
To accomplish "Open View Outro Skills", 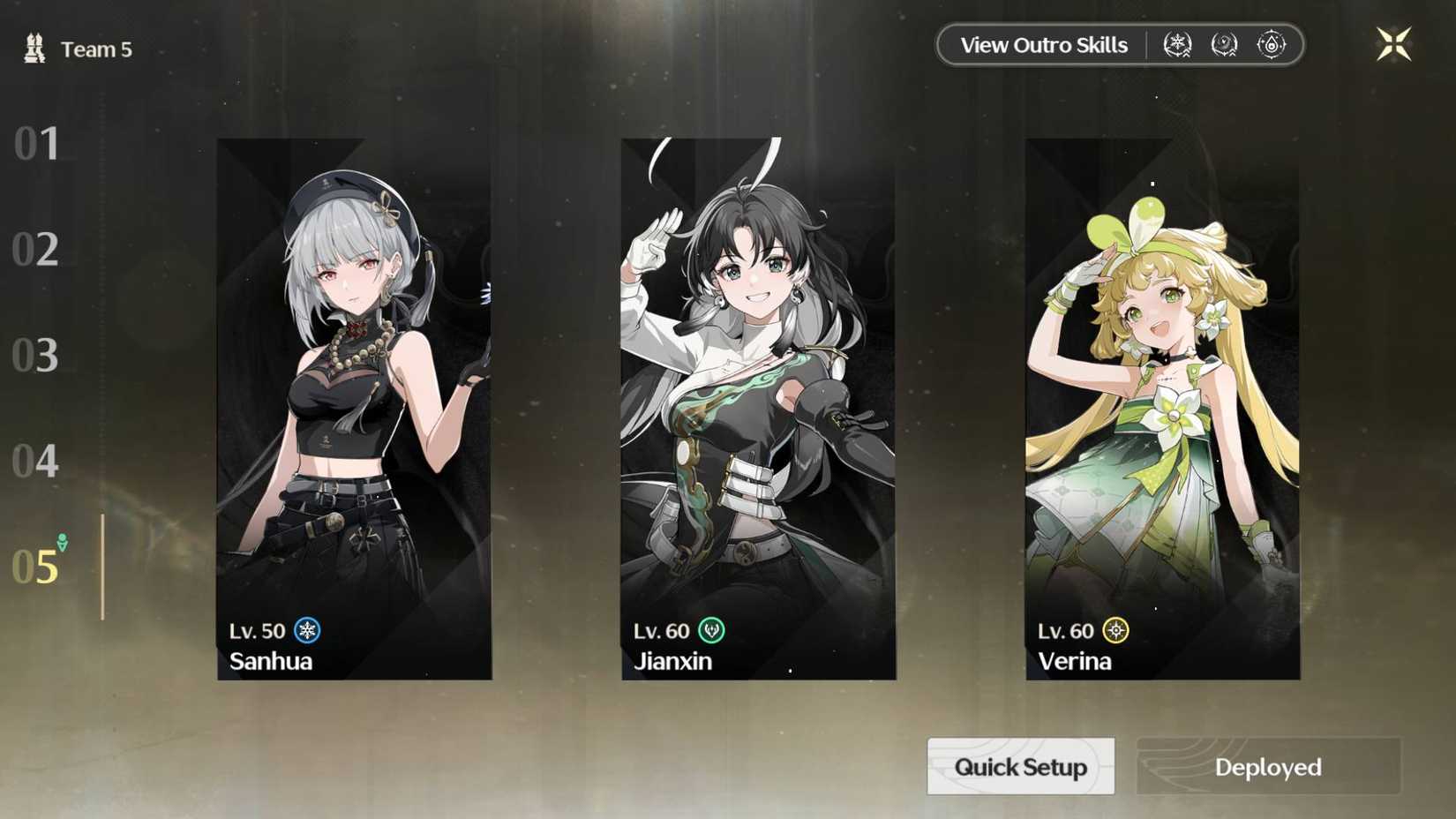I will pos(1046,44).
